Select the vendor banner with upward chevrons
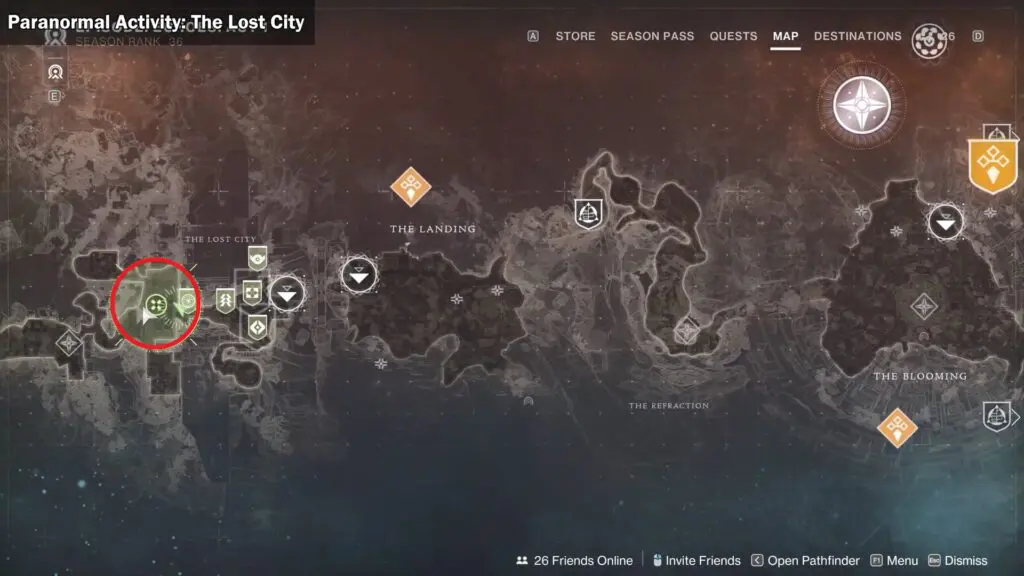Image resolution: width=1024 pixels, height=576 pixels. click(225, 299)
